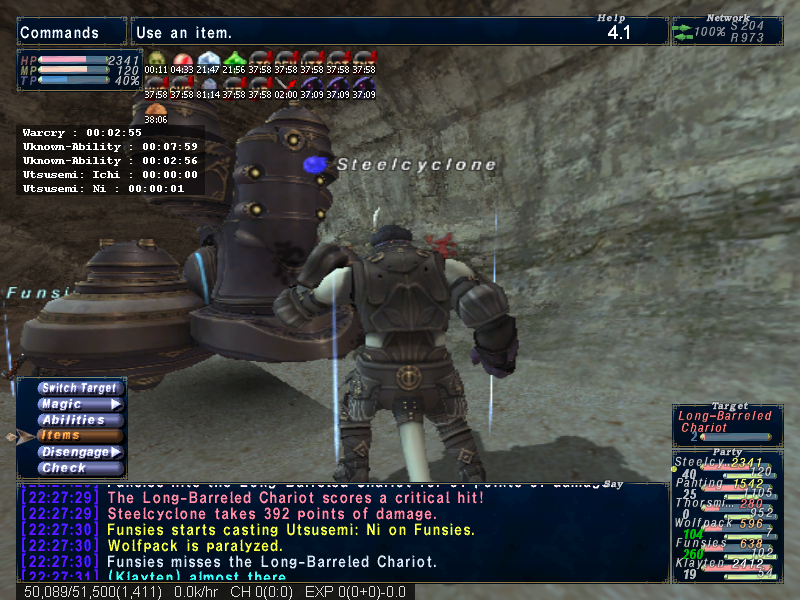Select Abilities from the command menu
This screenshot has height=600, width=800.
coord(80,420)
